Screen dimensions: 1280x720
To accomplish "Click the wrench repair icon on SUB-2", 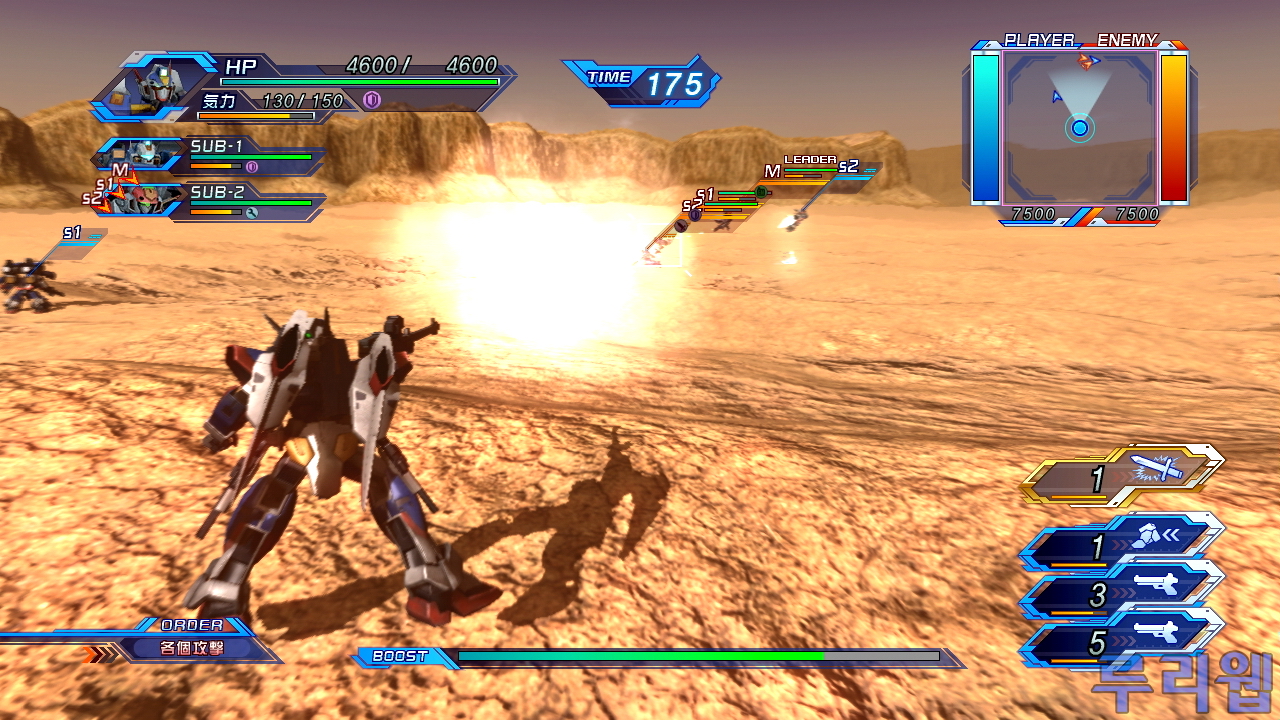I will (252, 212).
